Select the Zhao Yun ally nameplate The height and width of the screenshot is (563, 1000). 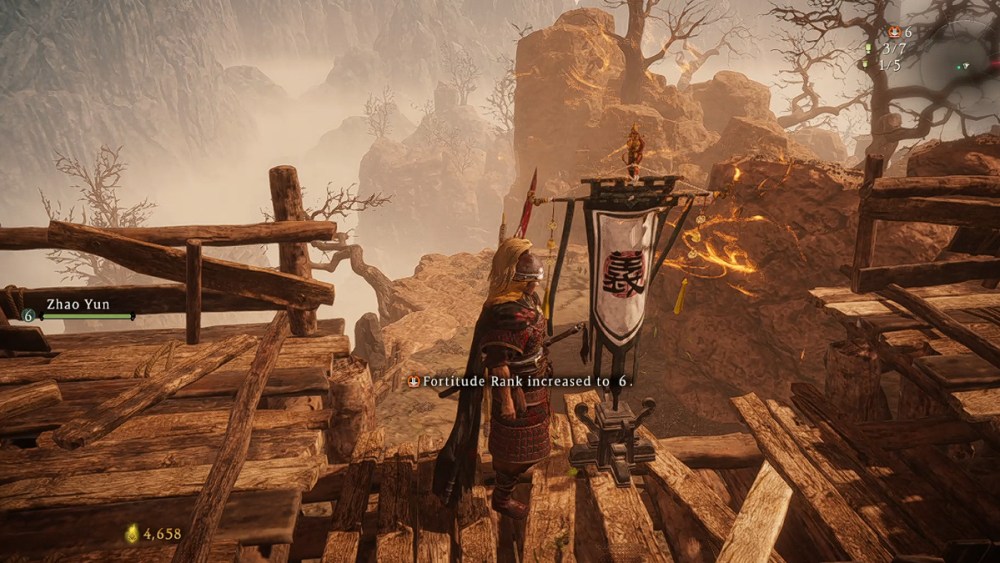(77, 304)
